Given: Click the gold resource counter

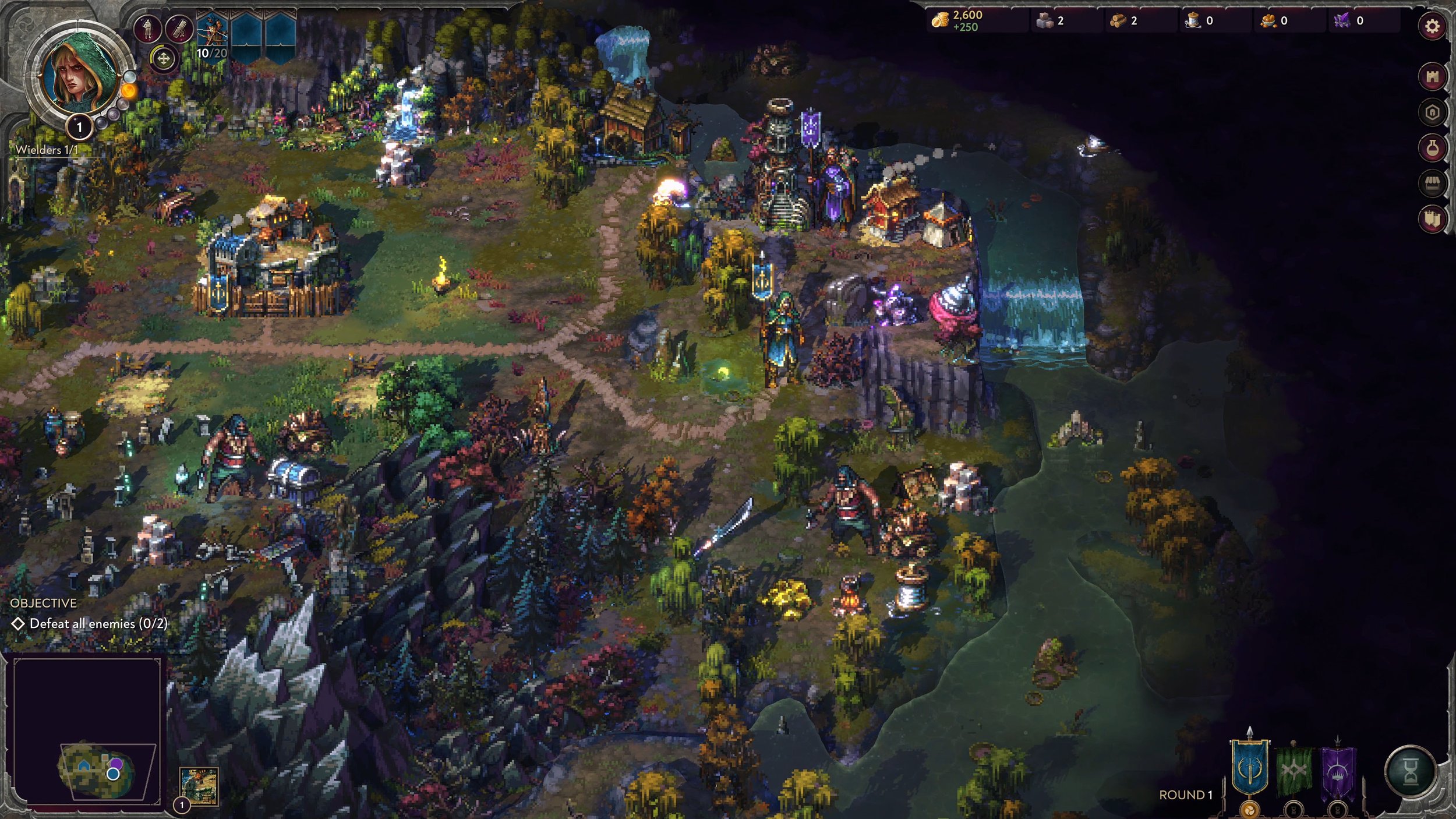Looking at the screenshot, I should pyautogui.click(x=960, y=20).
